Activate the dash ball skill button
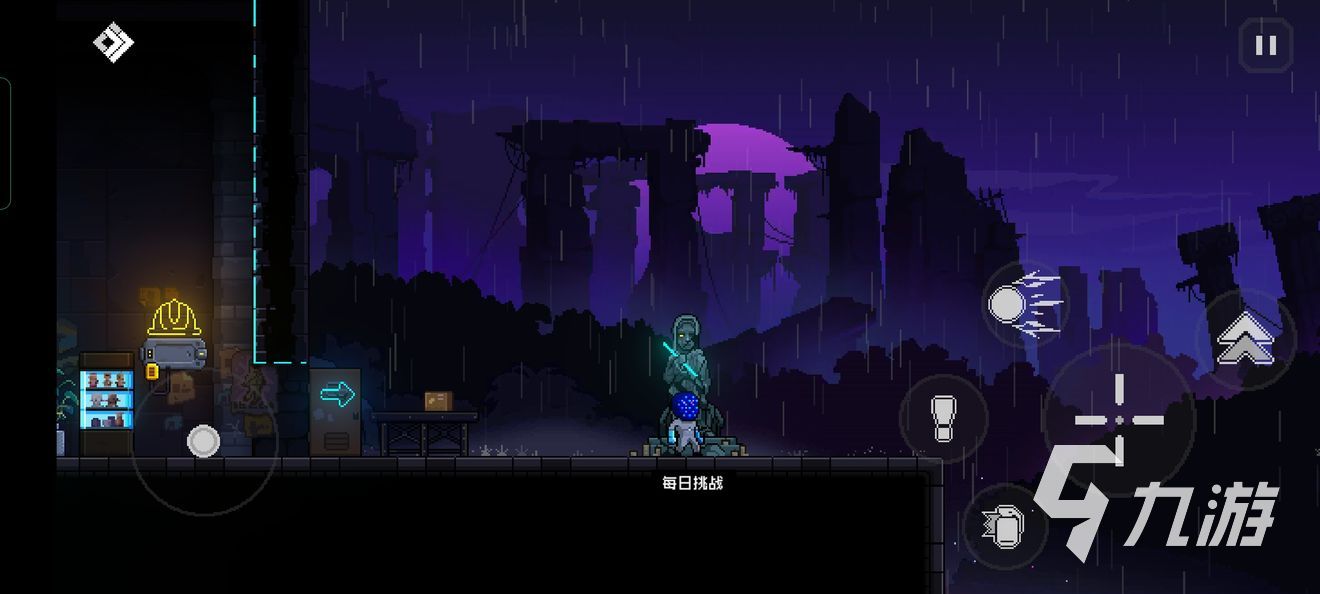This screenshot has height=594, width=1320. point(1019,302)
